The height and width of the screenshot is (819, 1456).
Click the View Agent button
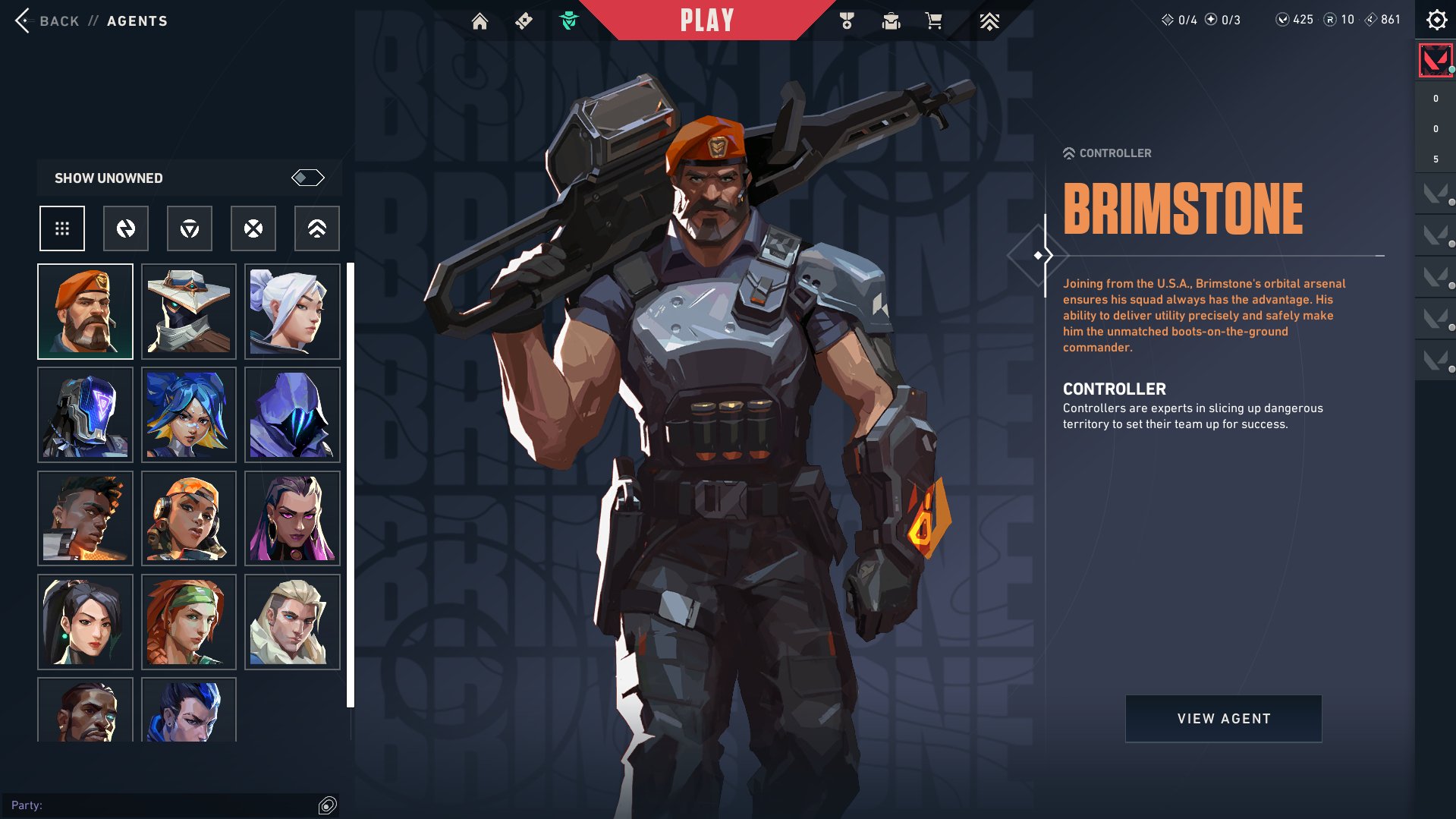1223,718
